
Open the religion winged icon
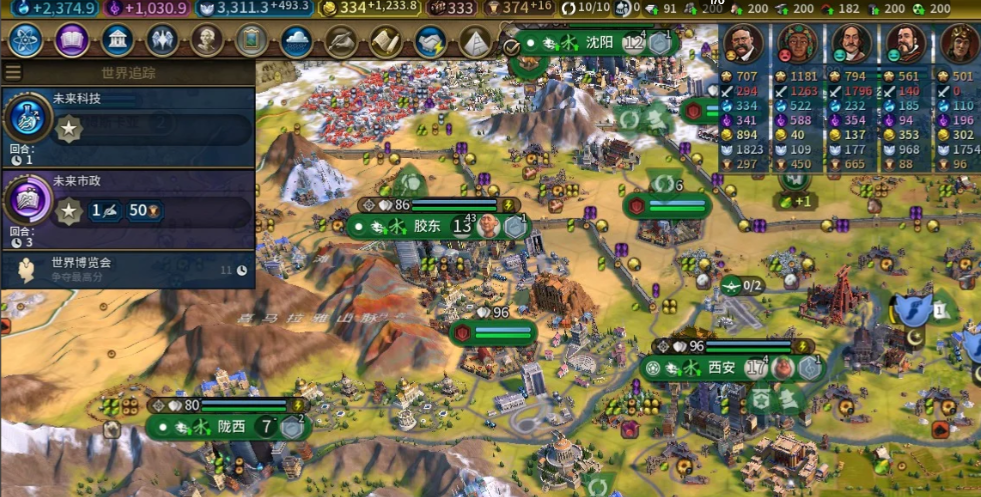tap(162, 41)
